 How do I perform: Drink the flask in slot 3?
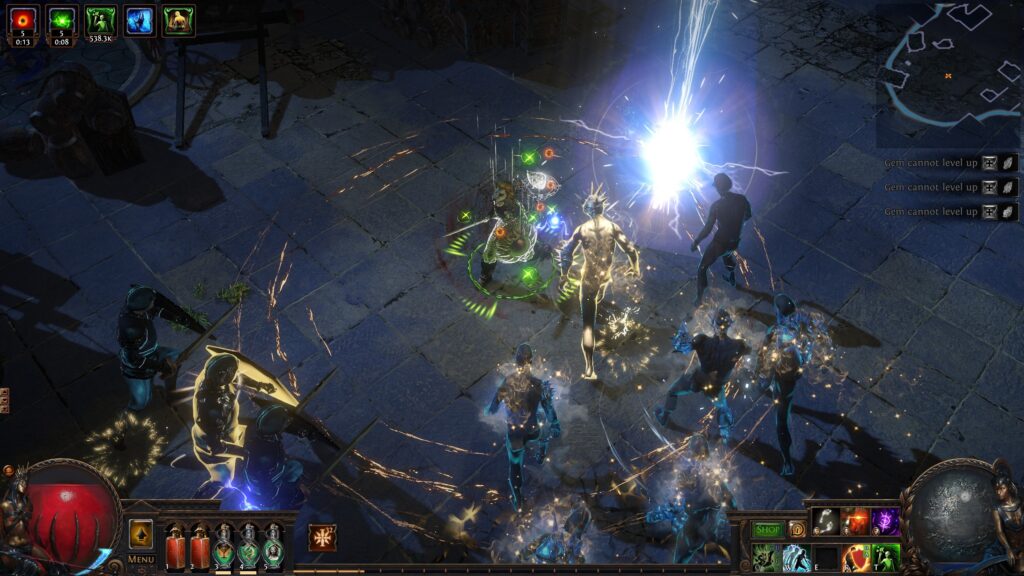click(224, 547)
